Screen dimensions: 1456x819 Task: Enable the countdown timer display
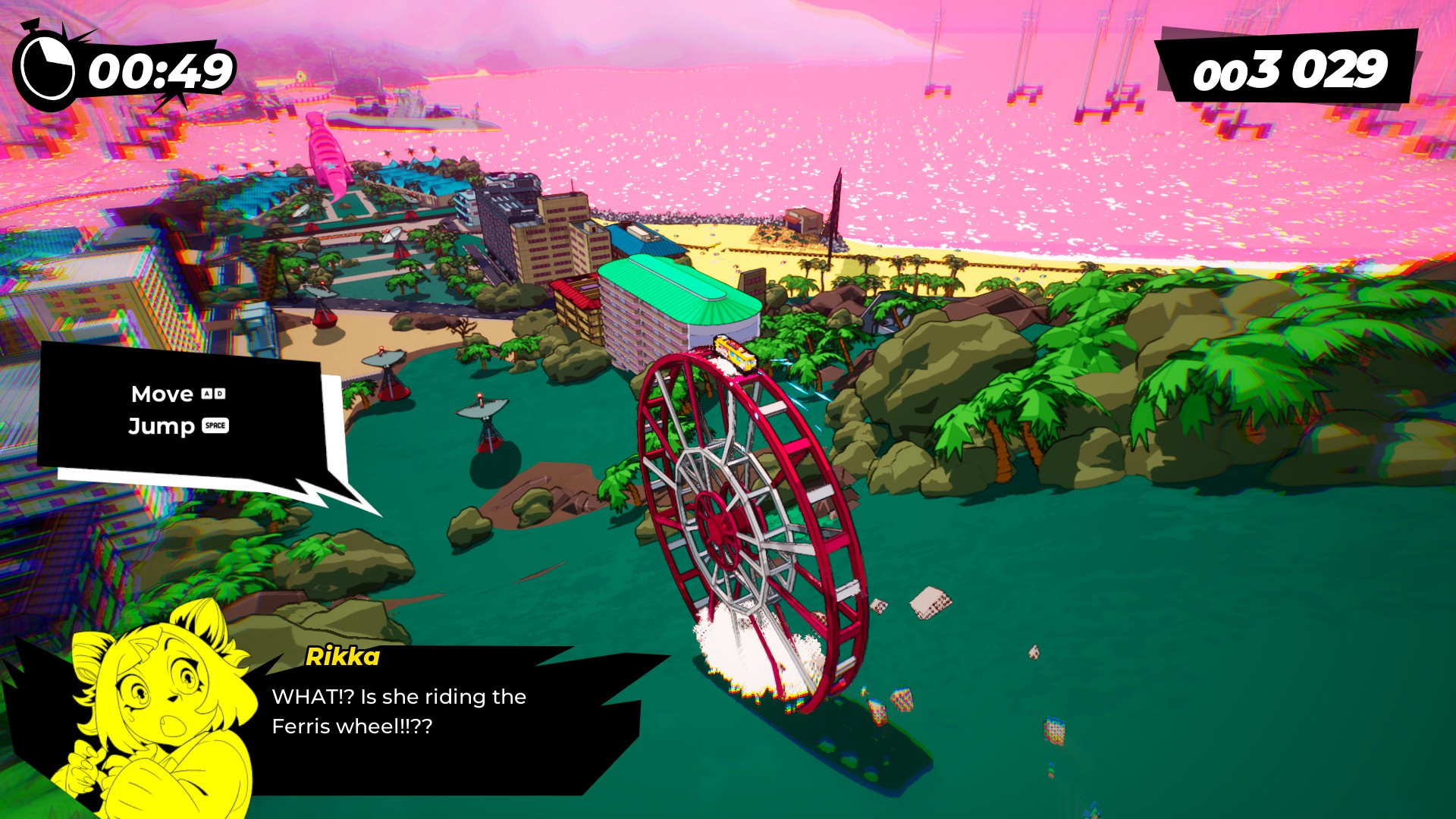pos(155,68)
